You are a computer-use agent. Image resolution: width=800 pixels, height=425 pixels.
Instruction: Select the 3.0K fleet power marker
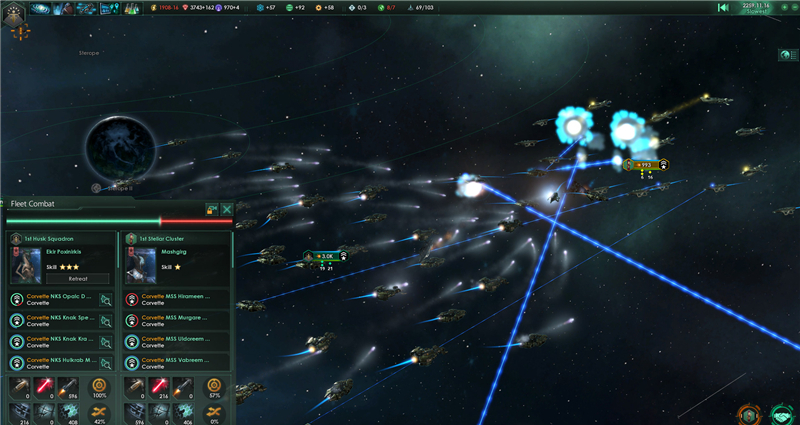324,256
